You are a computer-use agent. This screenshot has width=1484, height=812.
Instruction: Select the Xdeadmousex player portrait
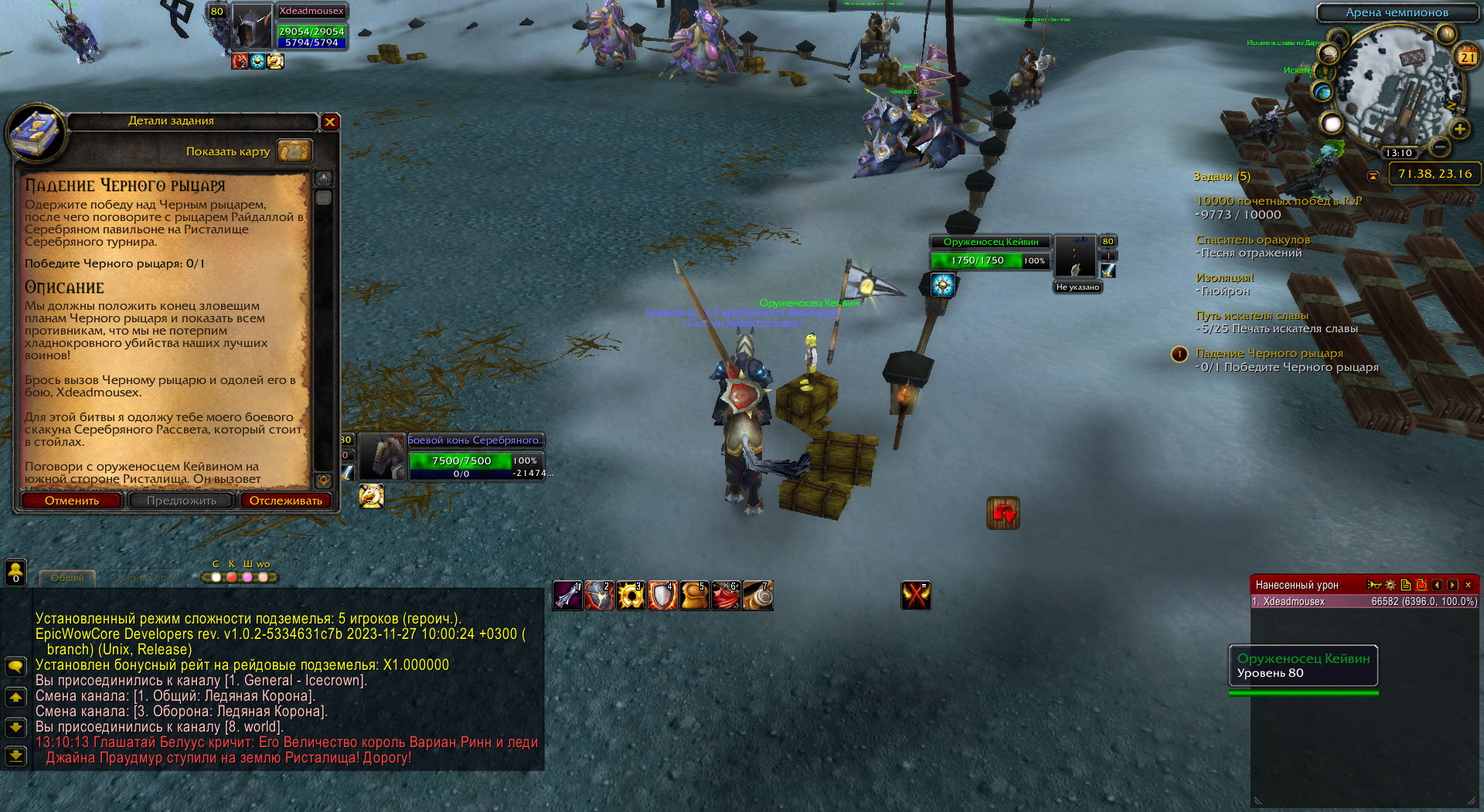pyautogui.click(x=252, y=26)
